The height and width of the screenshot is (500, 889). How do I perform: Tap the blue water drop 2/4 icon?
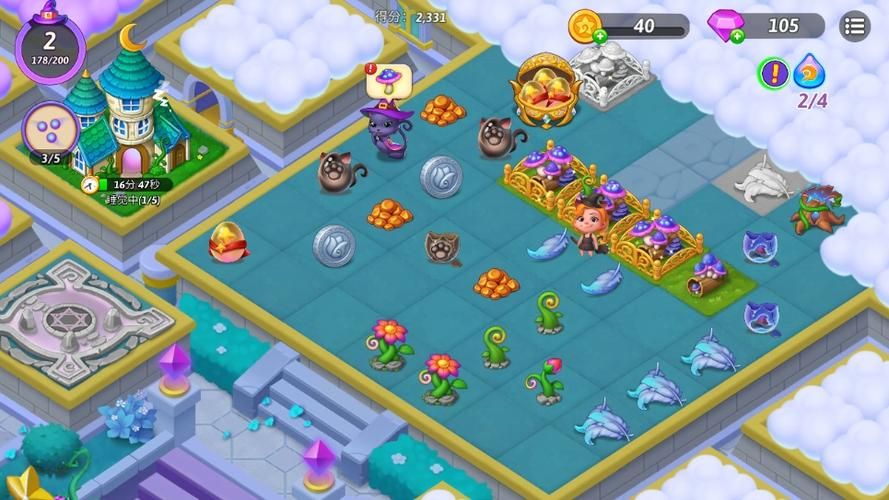(809, 73)
